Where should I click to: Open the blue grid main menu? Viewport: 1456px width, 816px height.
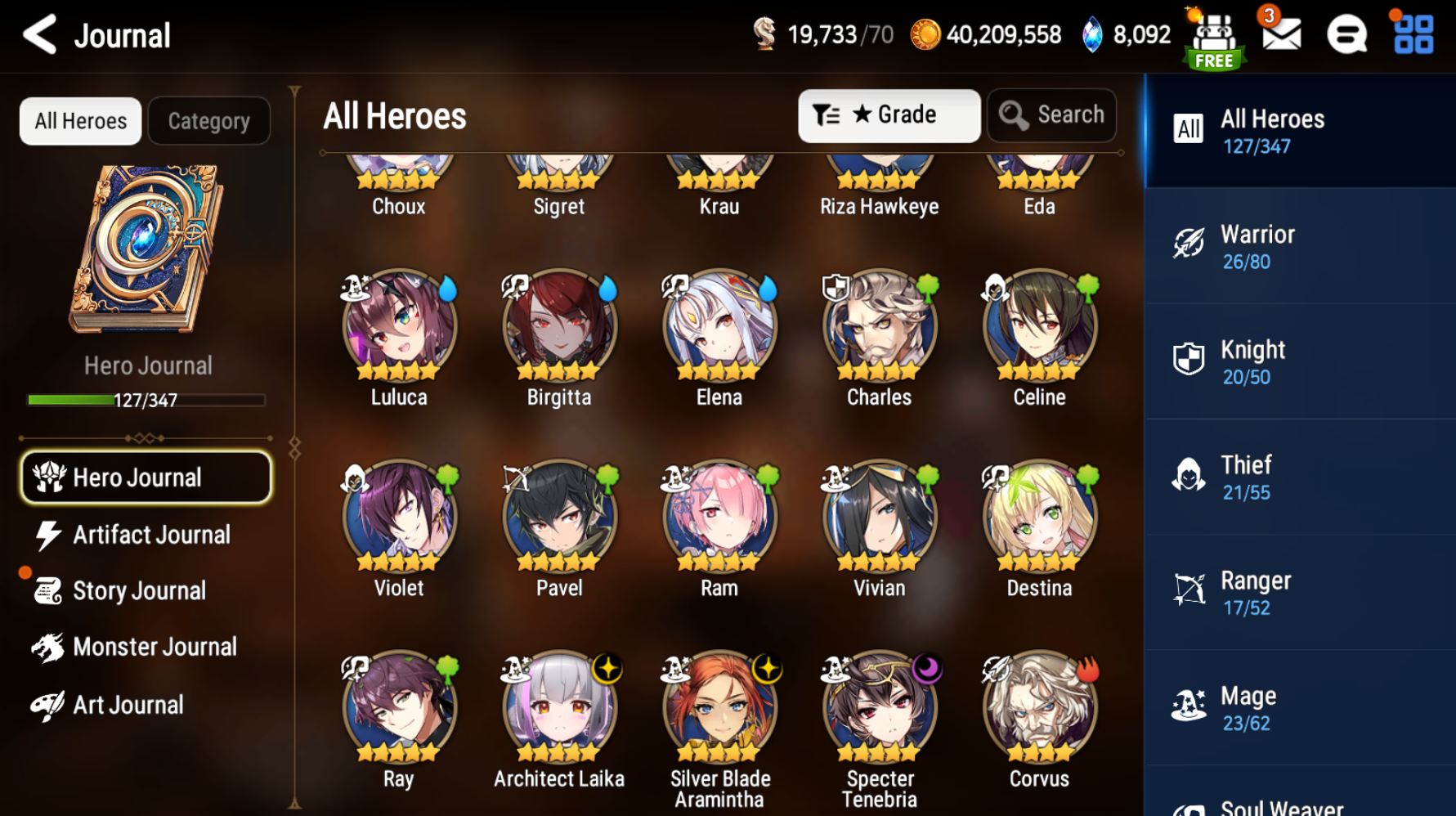click(x=1413, y=34)
